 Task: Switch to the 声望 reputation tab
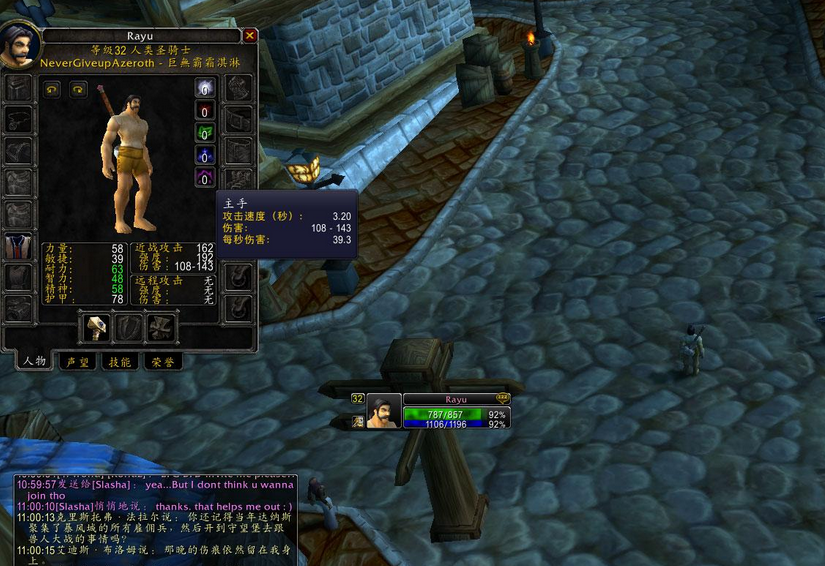[75, 362]
